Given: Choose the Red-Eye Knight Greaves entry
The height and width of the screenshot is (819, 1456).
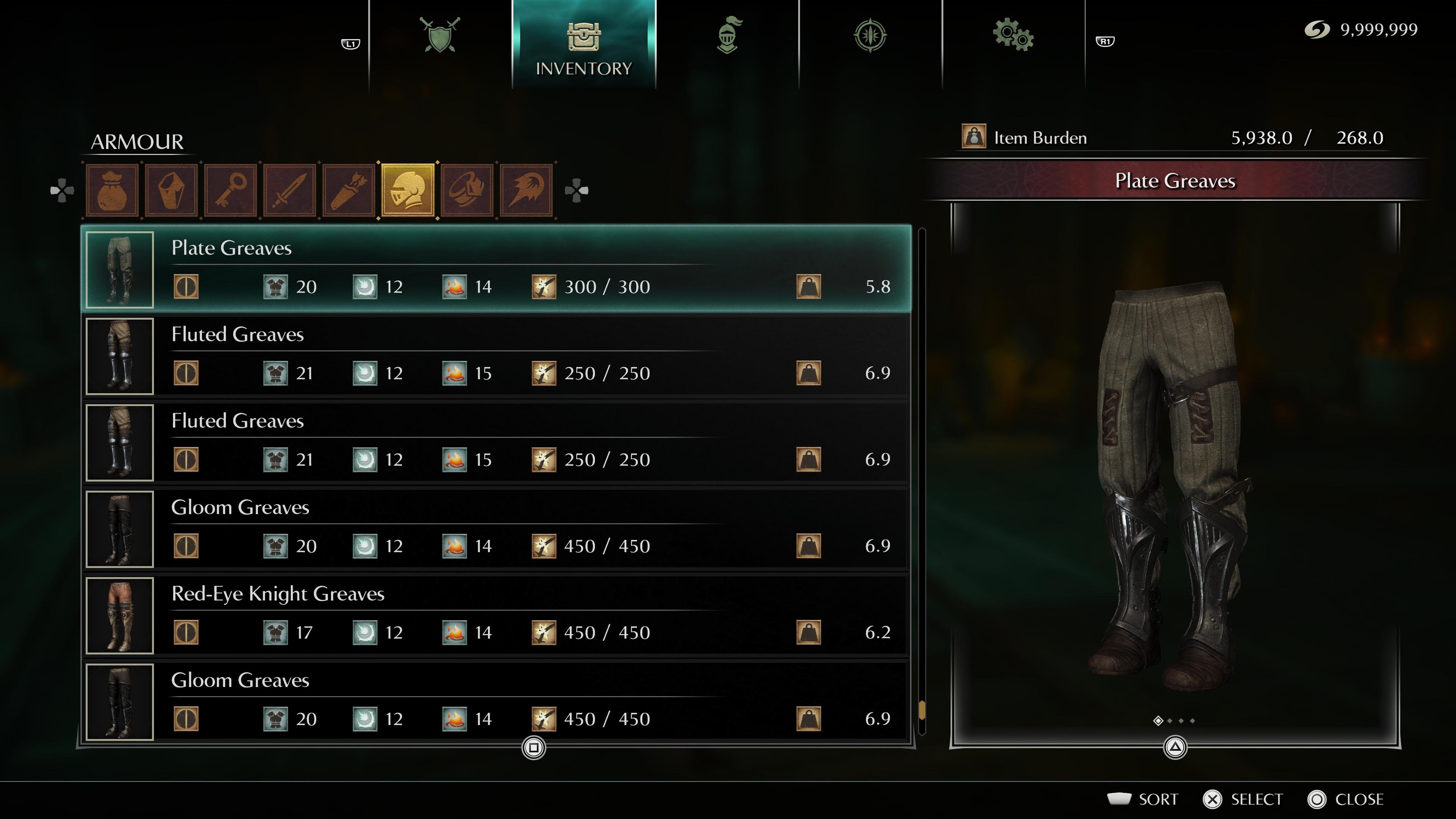Looking at the screenshot, I should point(497,615).
